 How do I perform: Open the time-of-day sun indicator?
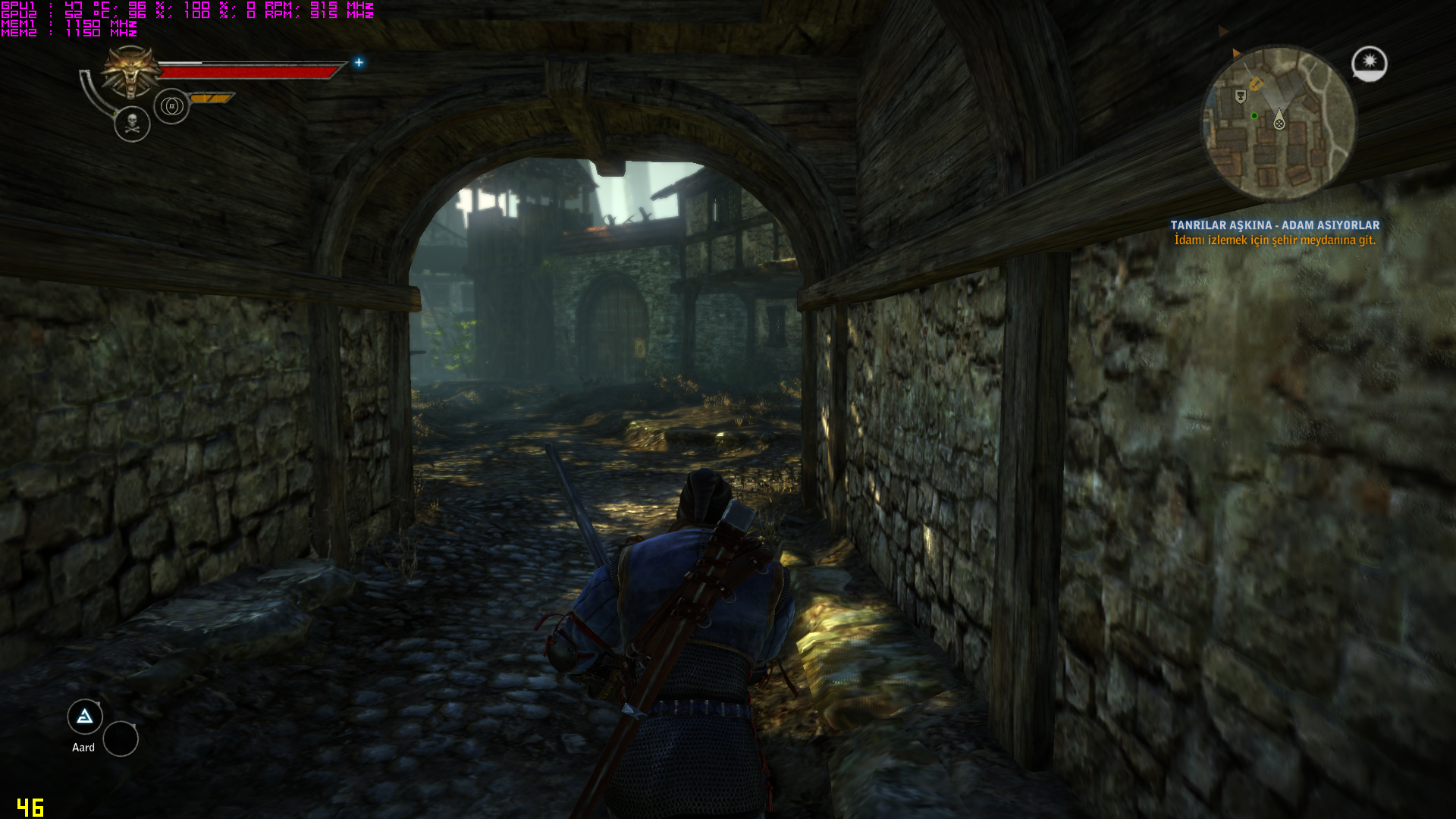(x=1369, y=64)
